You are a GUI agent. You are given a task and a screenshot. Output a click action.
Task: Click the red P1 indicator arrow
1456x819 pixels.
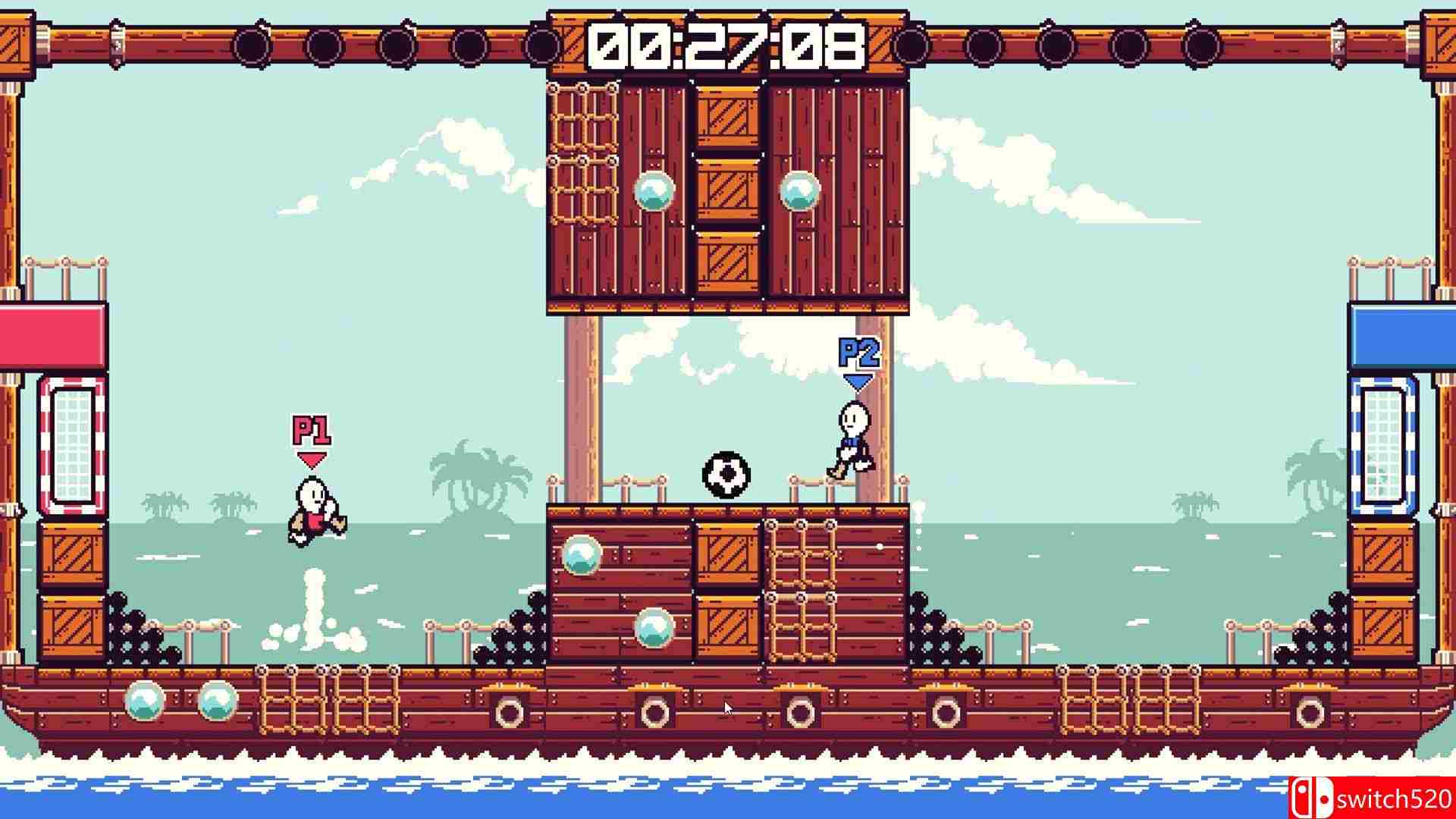point(311,459)
